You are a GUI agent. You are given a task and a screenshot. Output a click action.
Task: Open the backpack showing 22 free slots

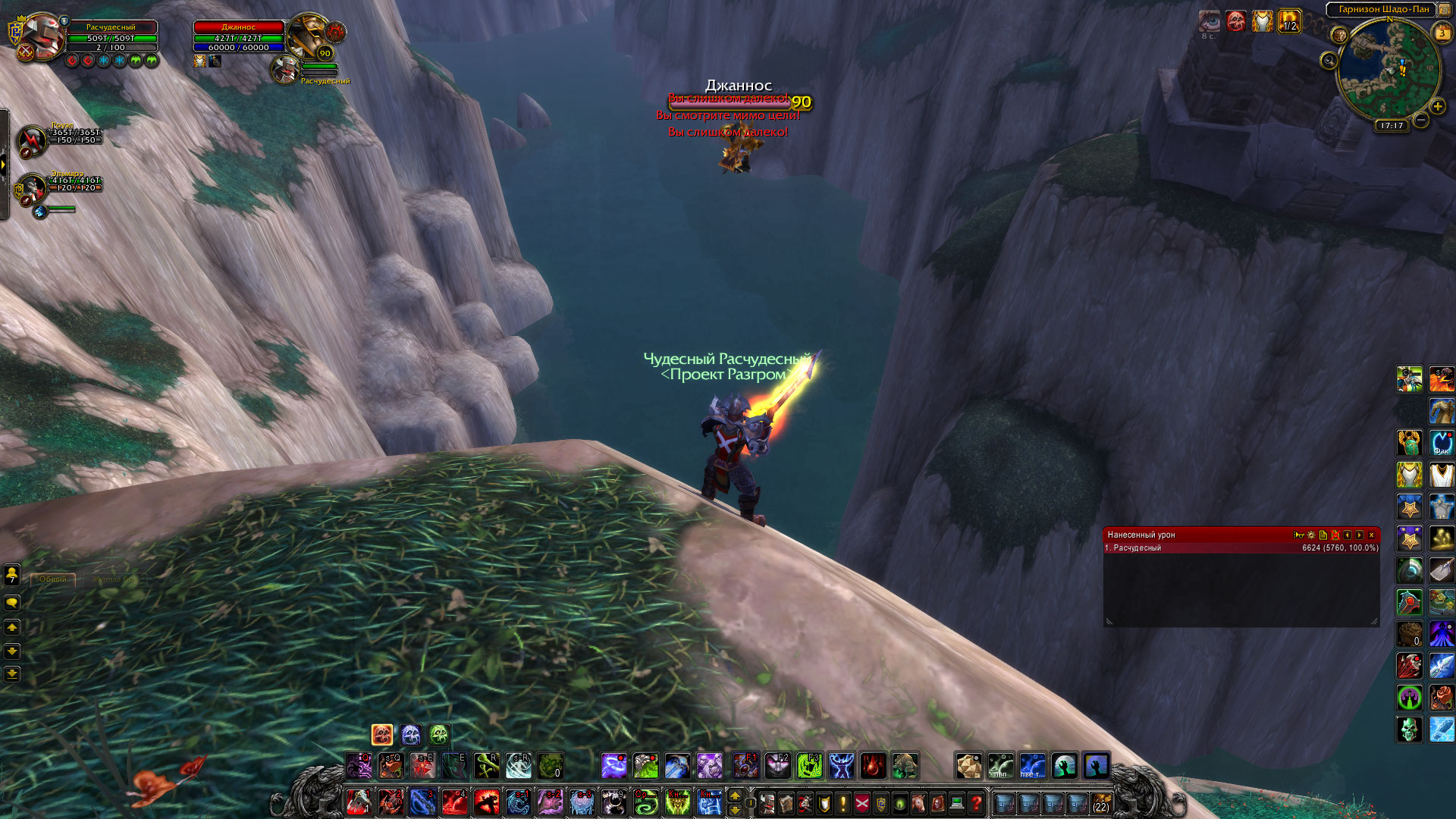click(x=1100, y=802)
